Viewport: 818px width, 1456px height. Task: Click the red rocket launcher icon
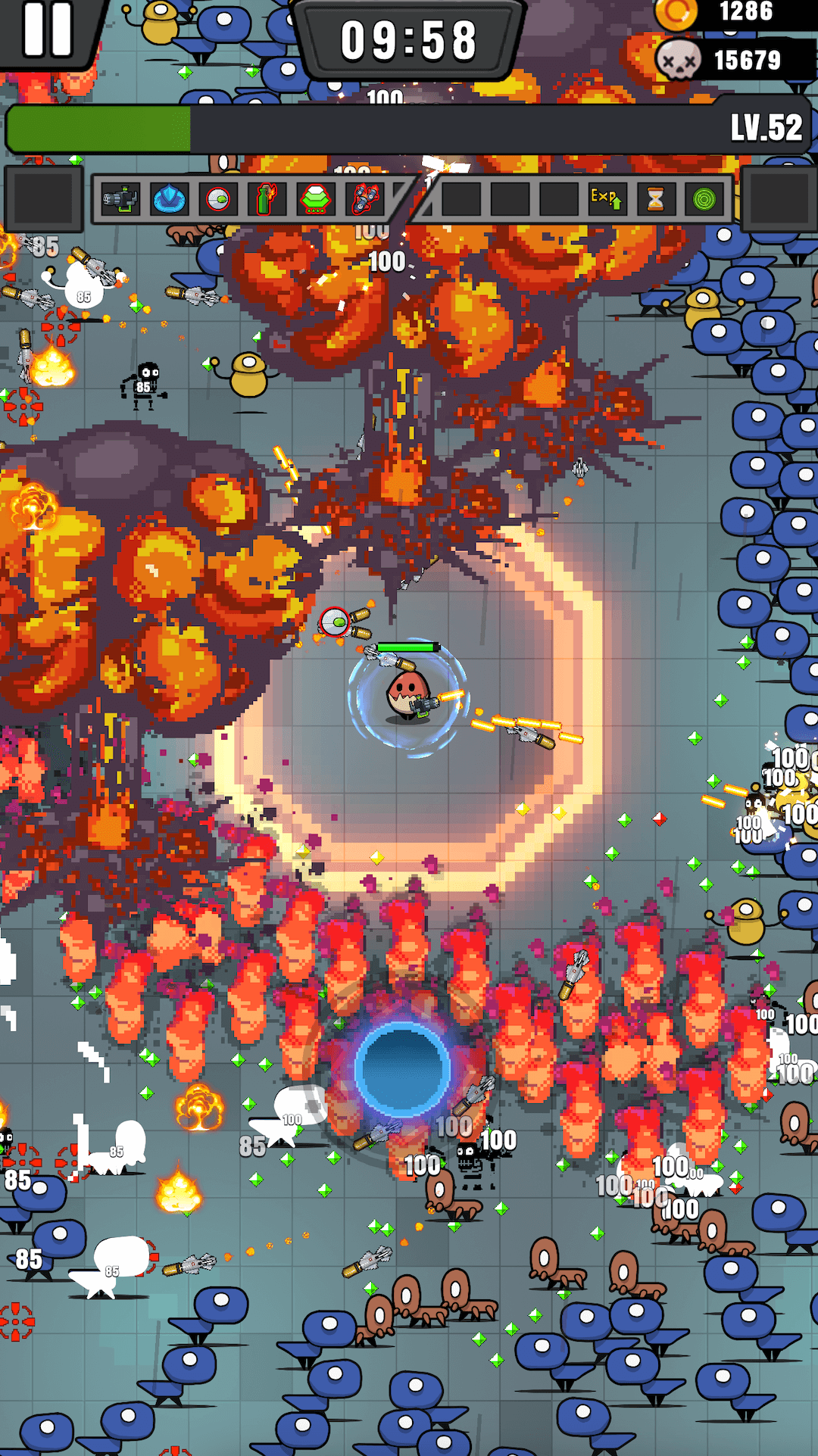[365, 200]
